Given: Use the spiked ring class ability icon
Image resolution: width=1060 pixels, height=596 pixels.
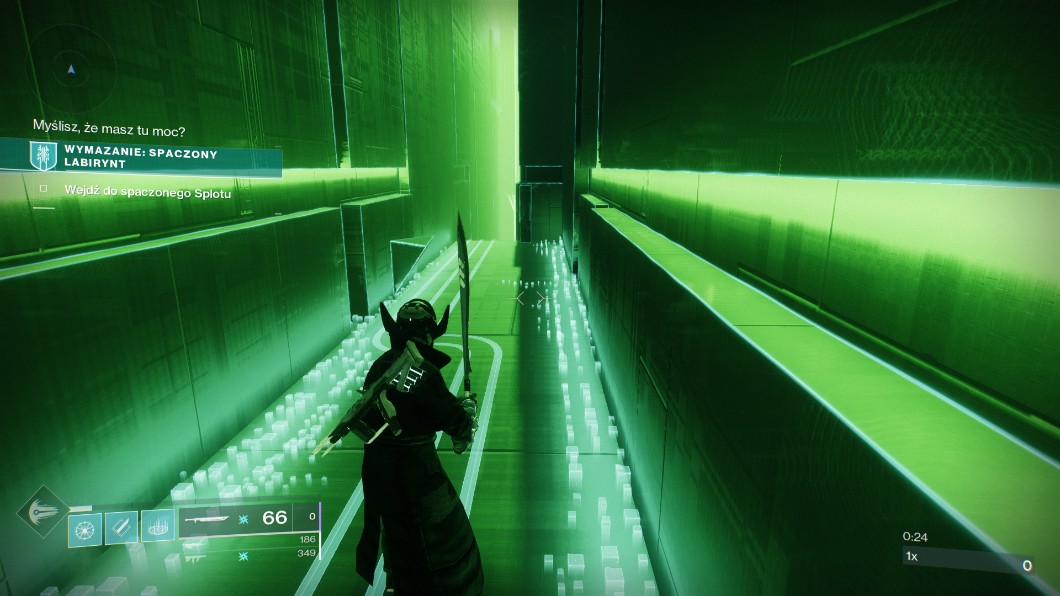Looking at the screenshot, I should click(x=158, y=526).
